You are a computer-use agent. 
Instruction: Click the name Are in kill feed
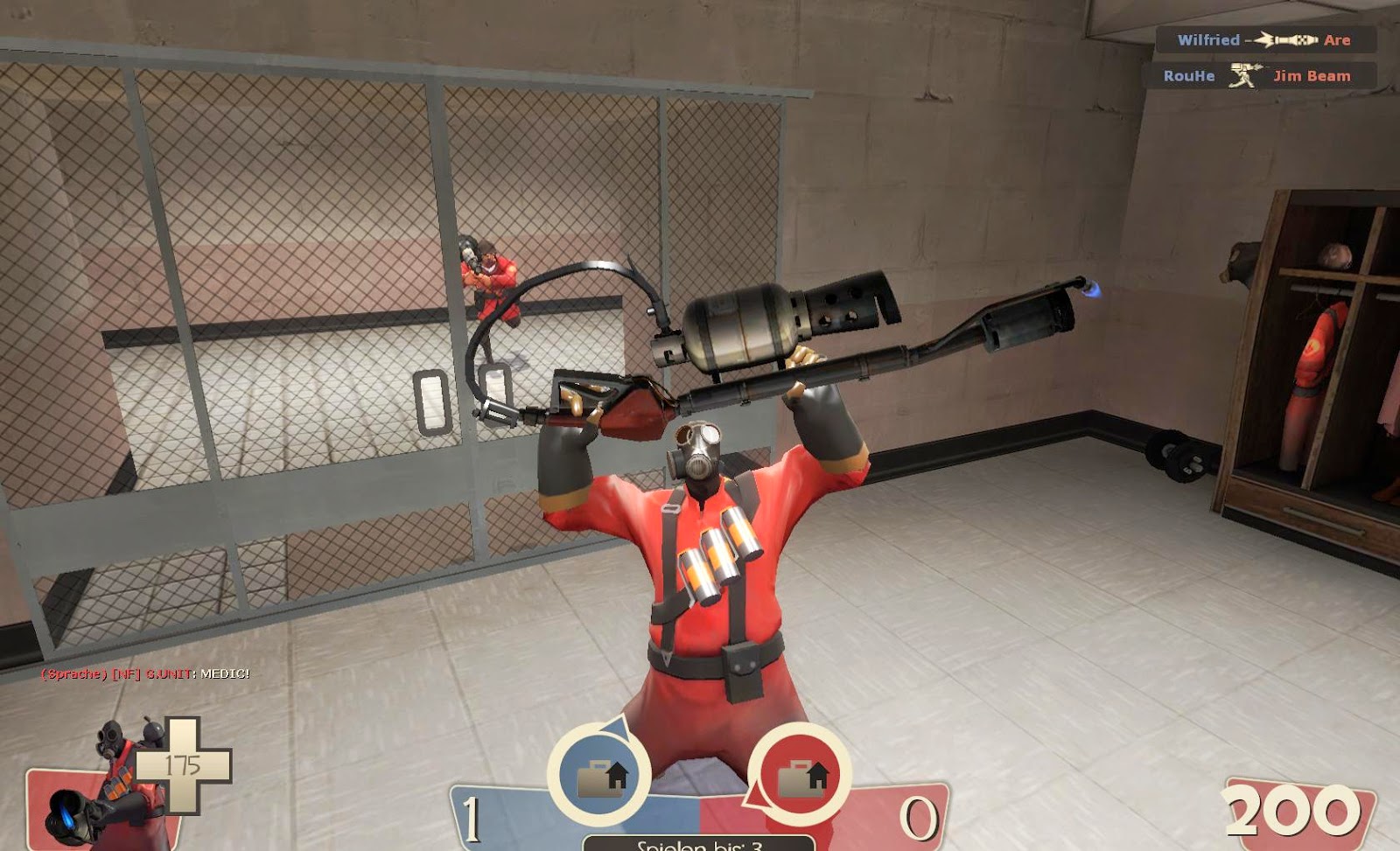pos(1339,39)
